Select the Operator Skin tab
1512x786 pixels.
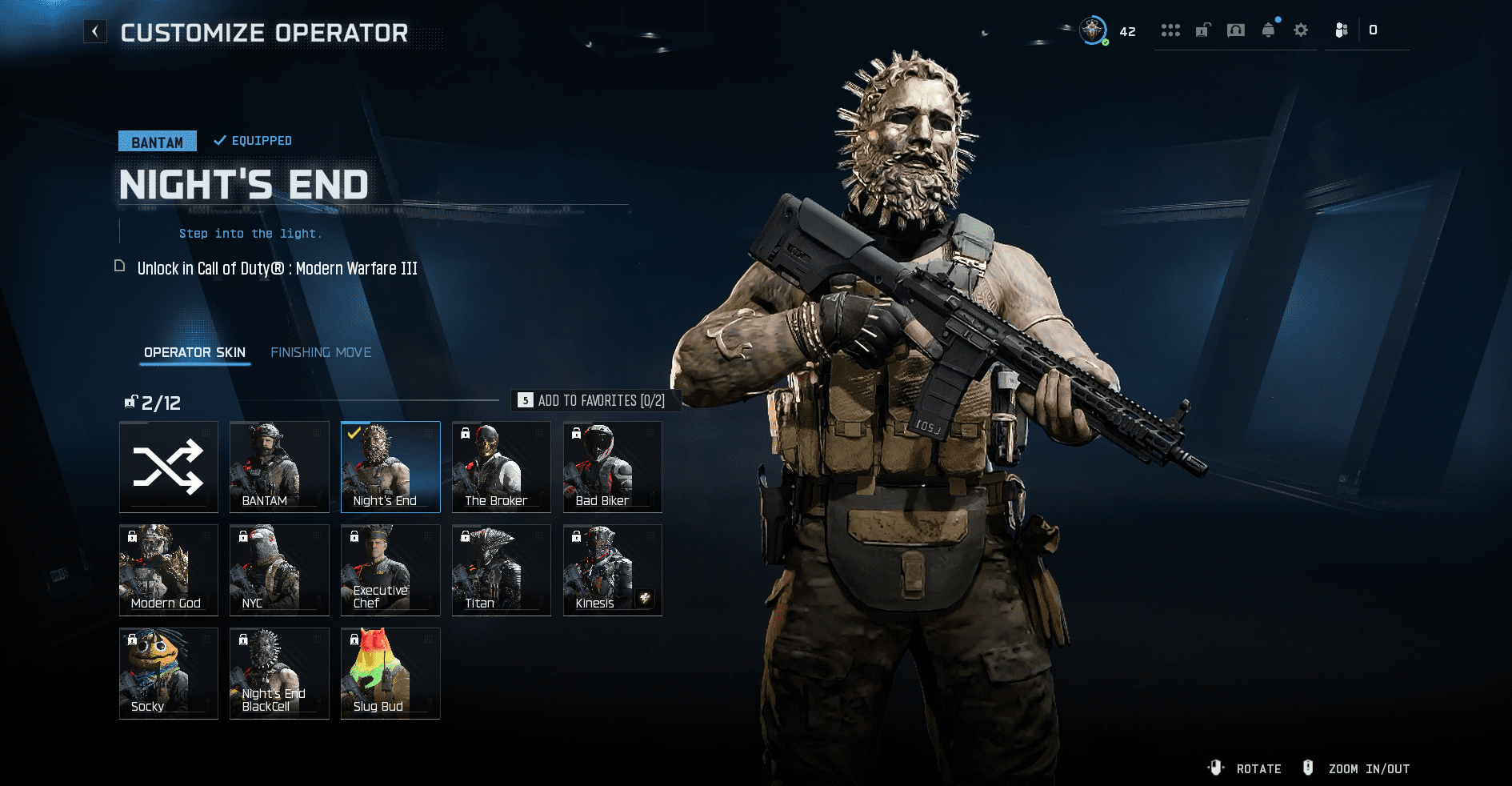194,352
